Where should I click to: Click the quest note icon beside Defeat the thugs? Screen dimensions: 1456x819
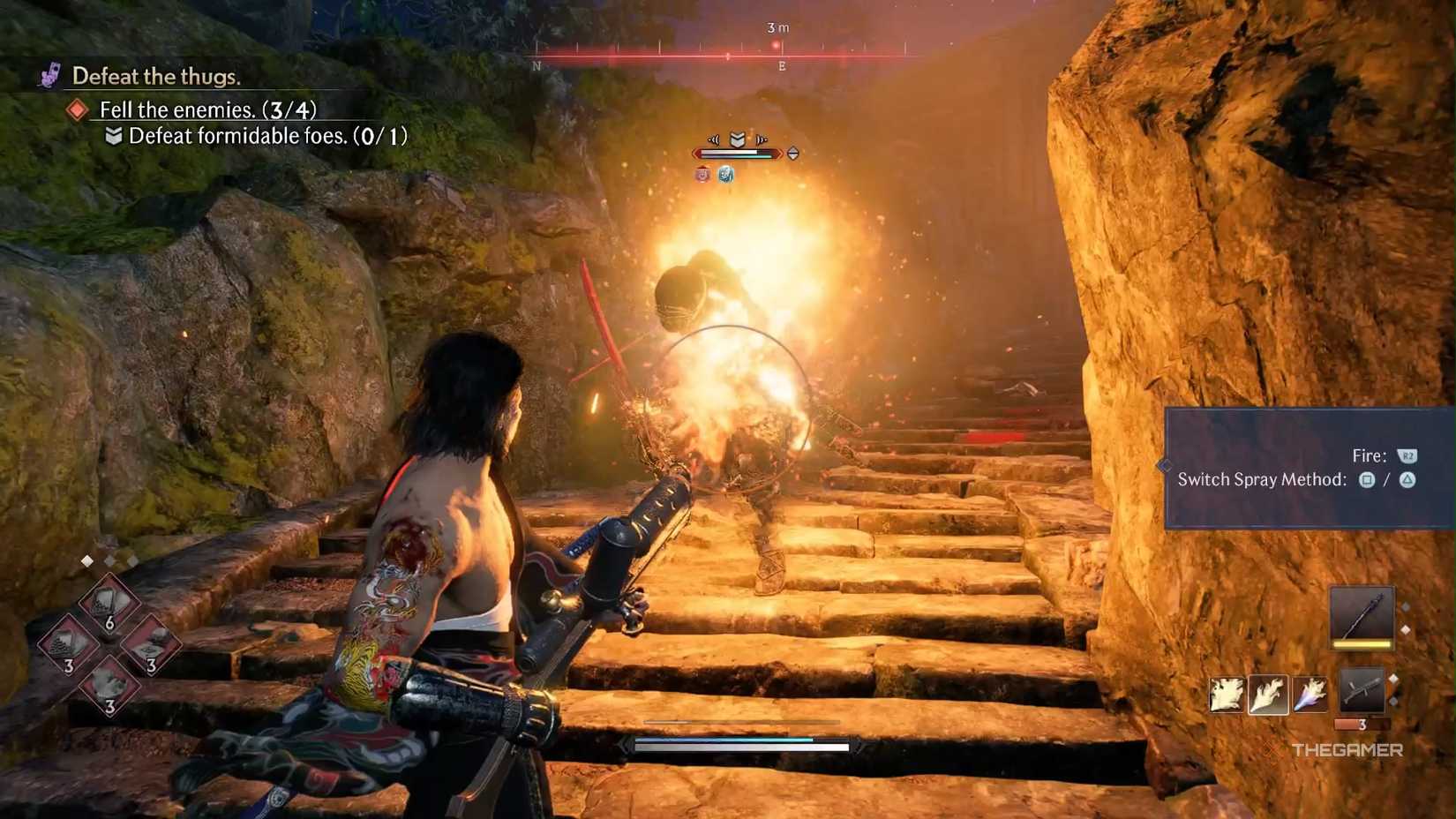click(49, 76)
